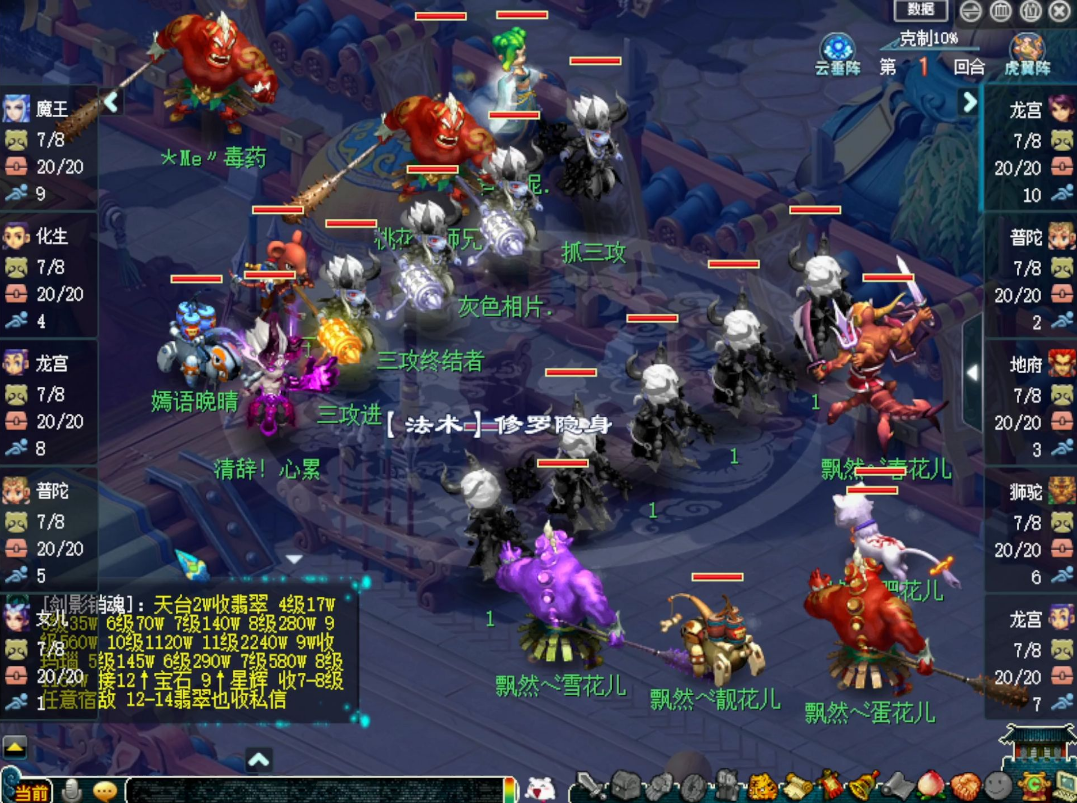Open the orange chat bubble icon
Image resolution: width=1077 pixels, height=803 pixels.
click(x=104, y=790)
